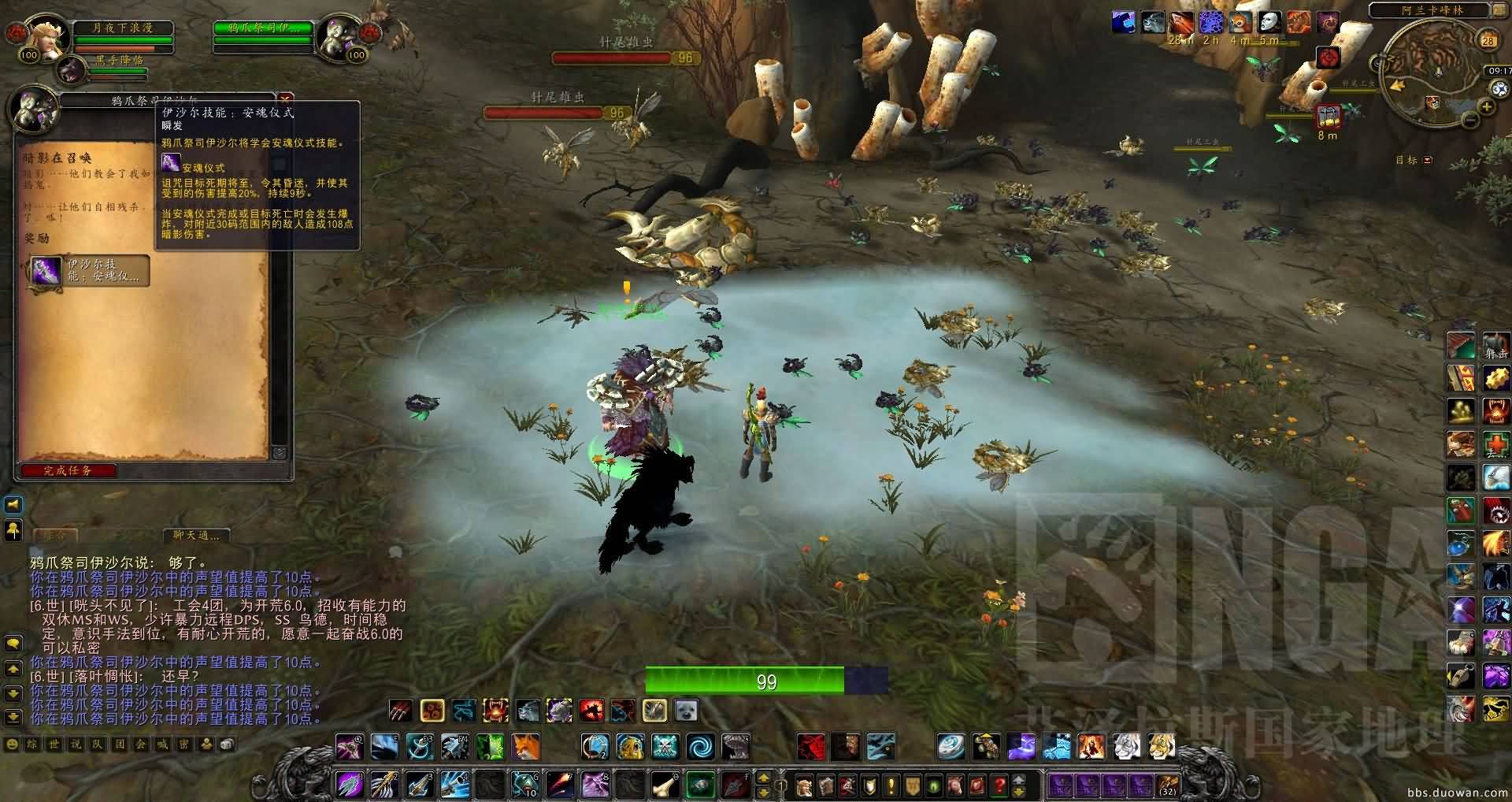Toggle the seal pup pet ability
1512x802 pixels.
tap(686, 711)
